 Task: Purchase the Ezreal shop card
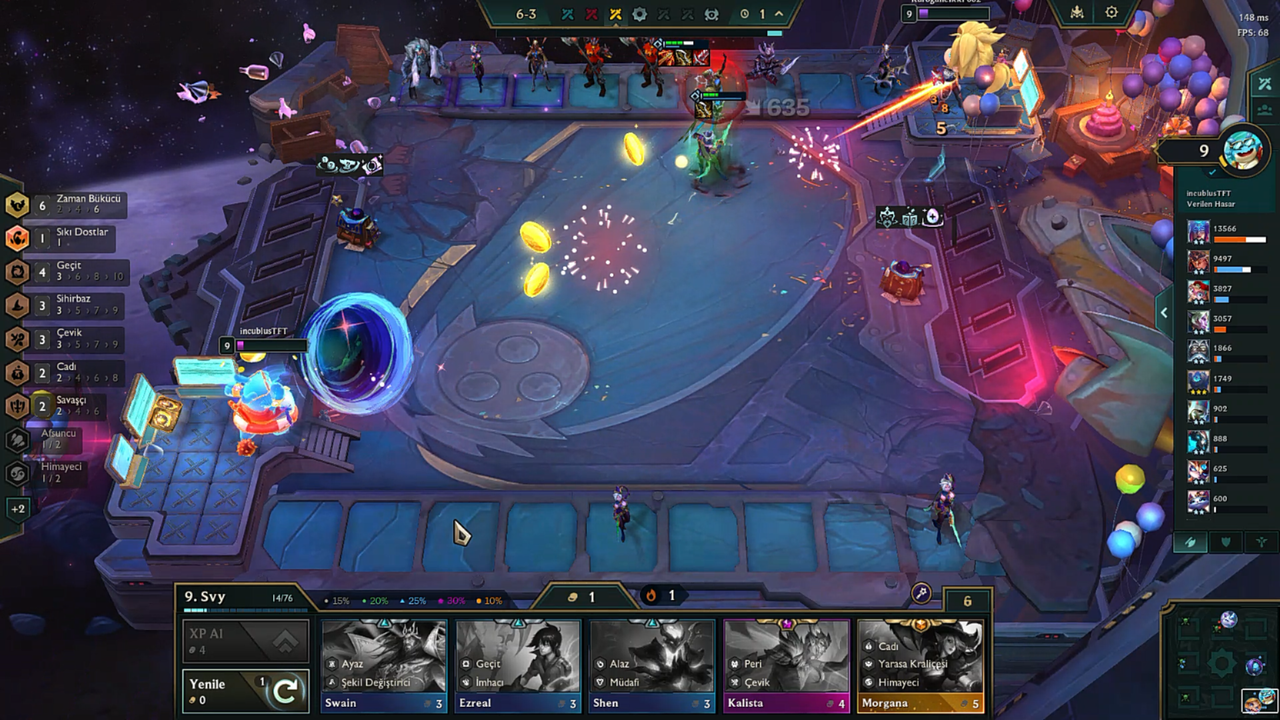coord(517,667)
